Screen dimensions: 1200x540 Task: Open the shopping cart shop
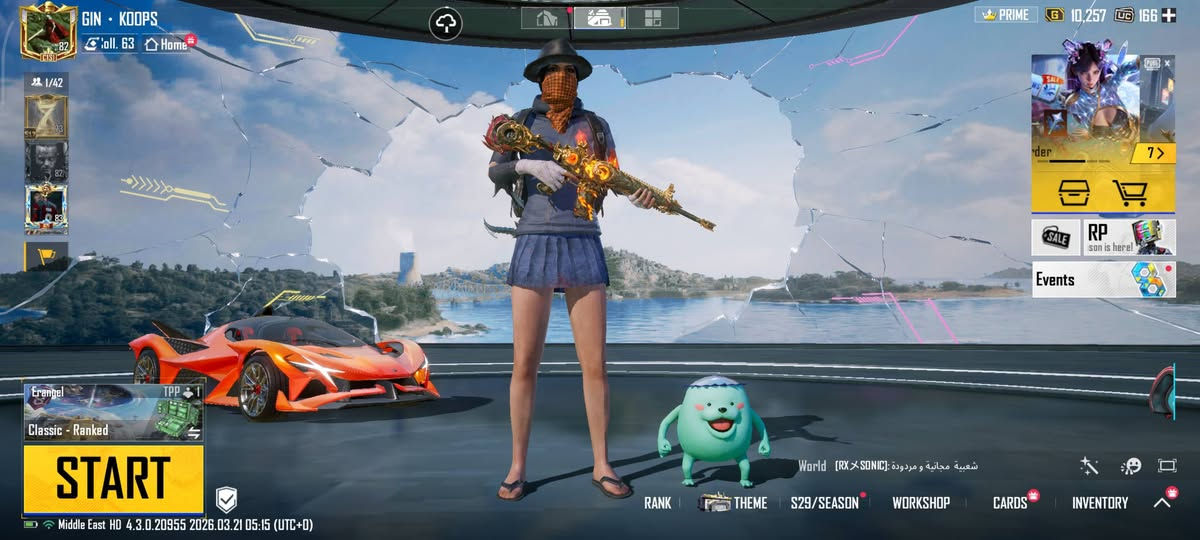[1128, 191]
